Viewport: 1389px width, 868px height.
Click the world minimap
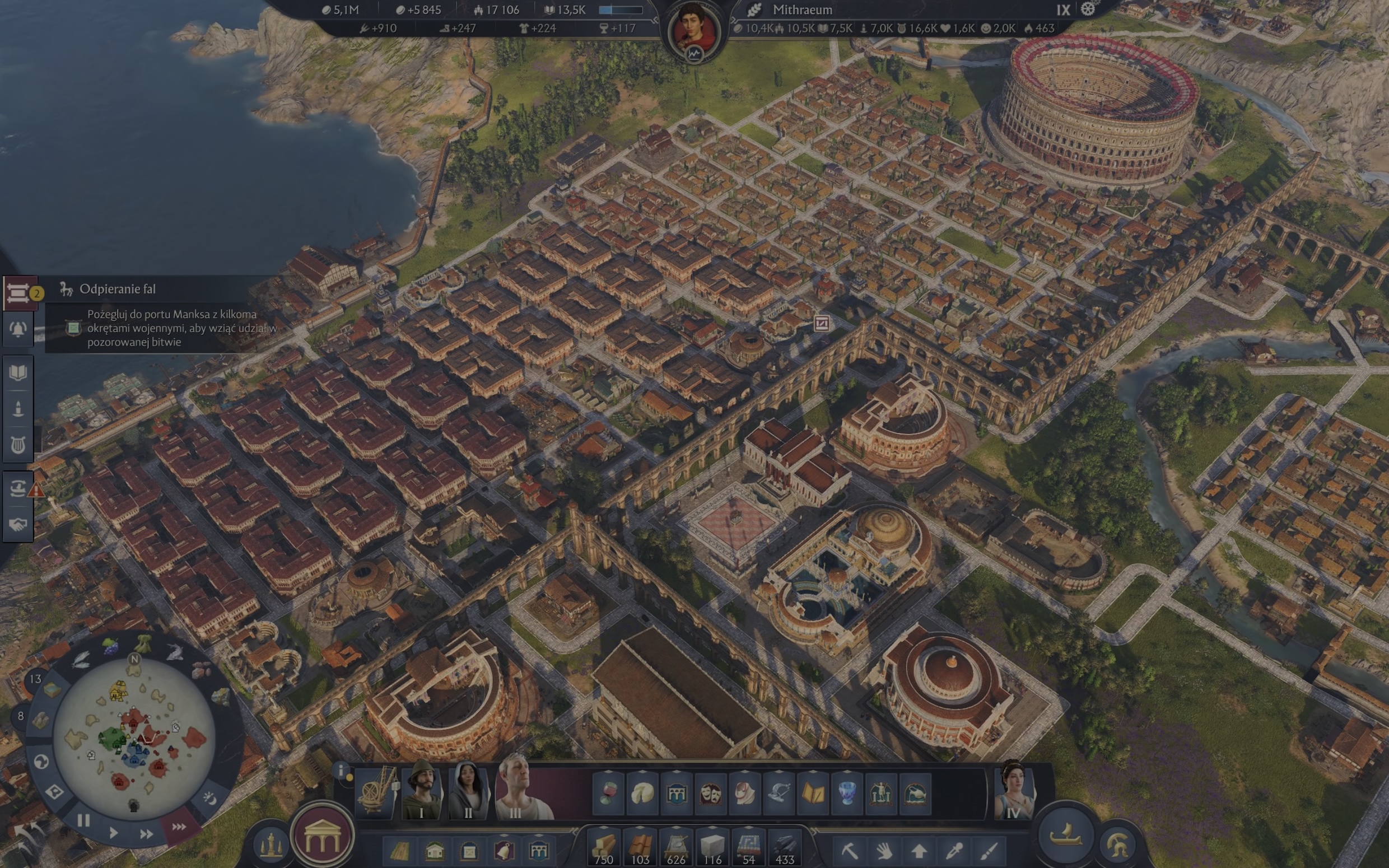[134, 738]
